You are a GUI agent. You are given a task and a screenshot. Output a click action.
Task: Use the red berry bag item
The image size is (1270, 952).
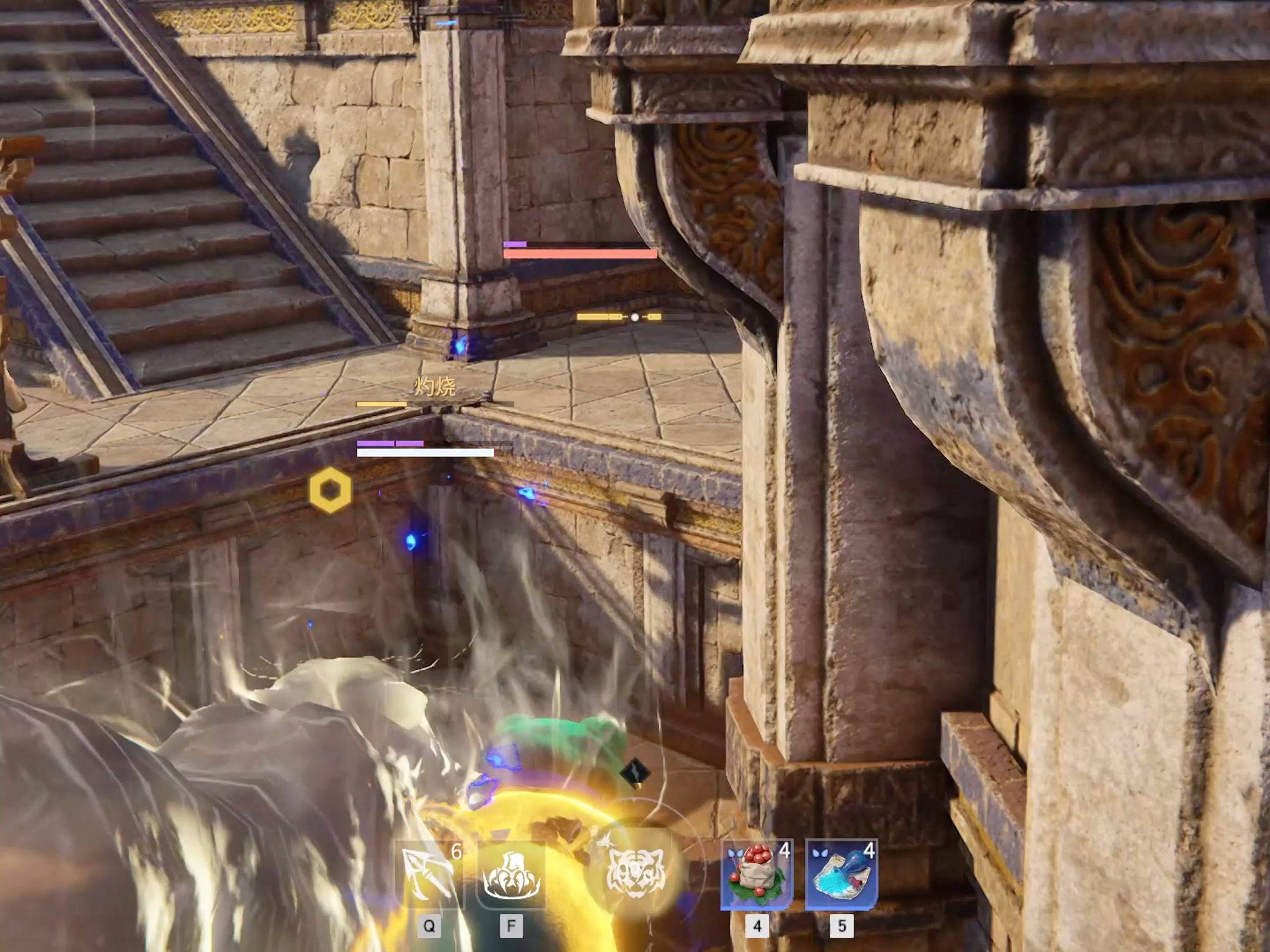[x=757, y=874]
